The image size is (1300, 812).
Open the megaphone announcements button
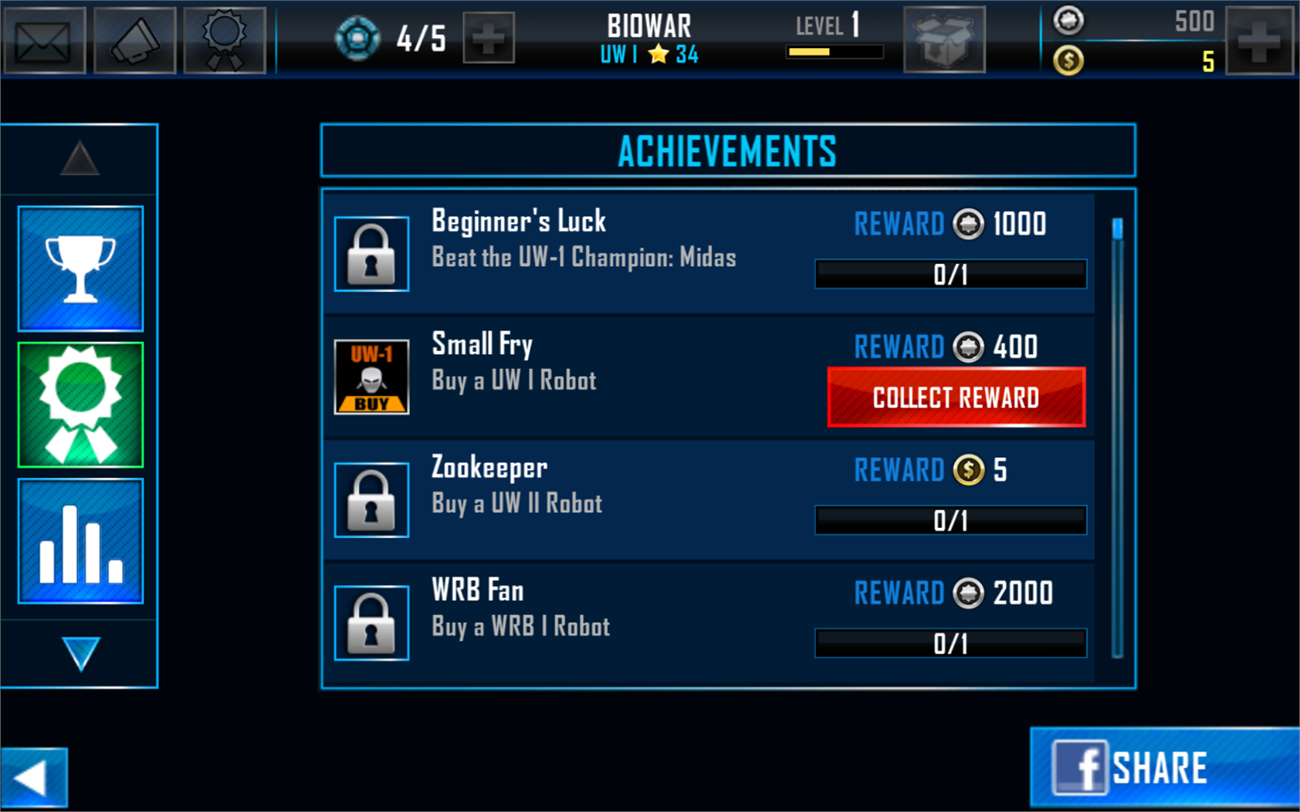[x=135, y=40]
